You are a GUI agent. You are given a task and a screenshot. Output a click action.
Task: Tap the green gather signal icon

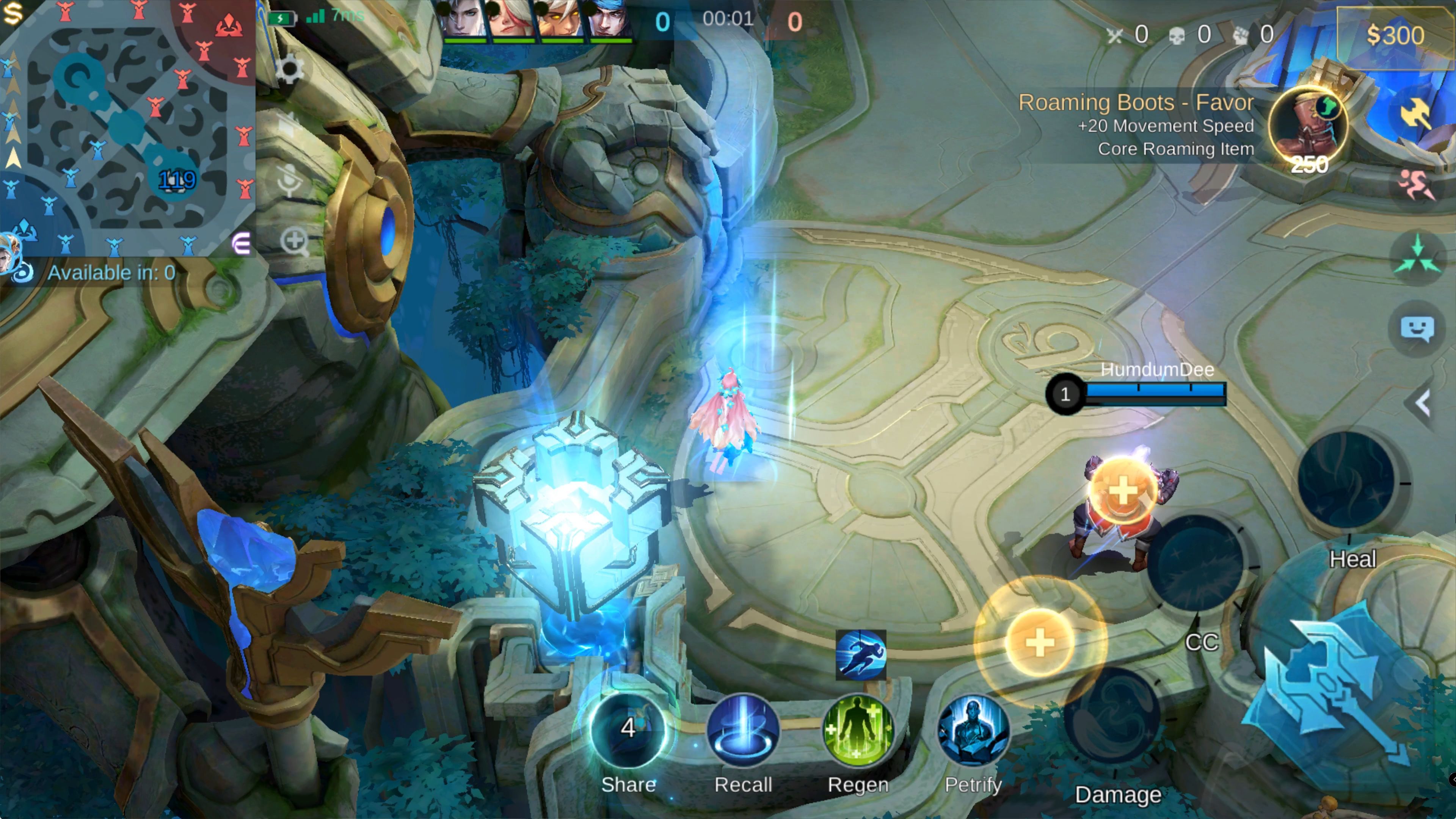click(x=1417, y=258)
